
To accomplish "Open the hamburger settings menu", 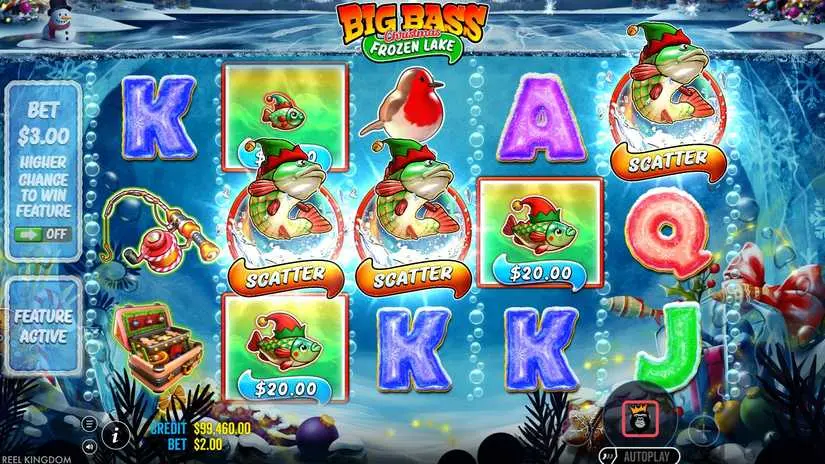I will pos(89,424).
